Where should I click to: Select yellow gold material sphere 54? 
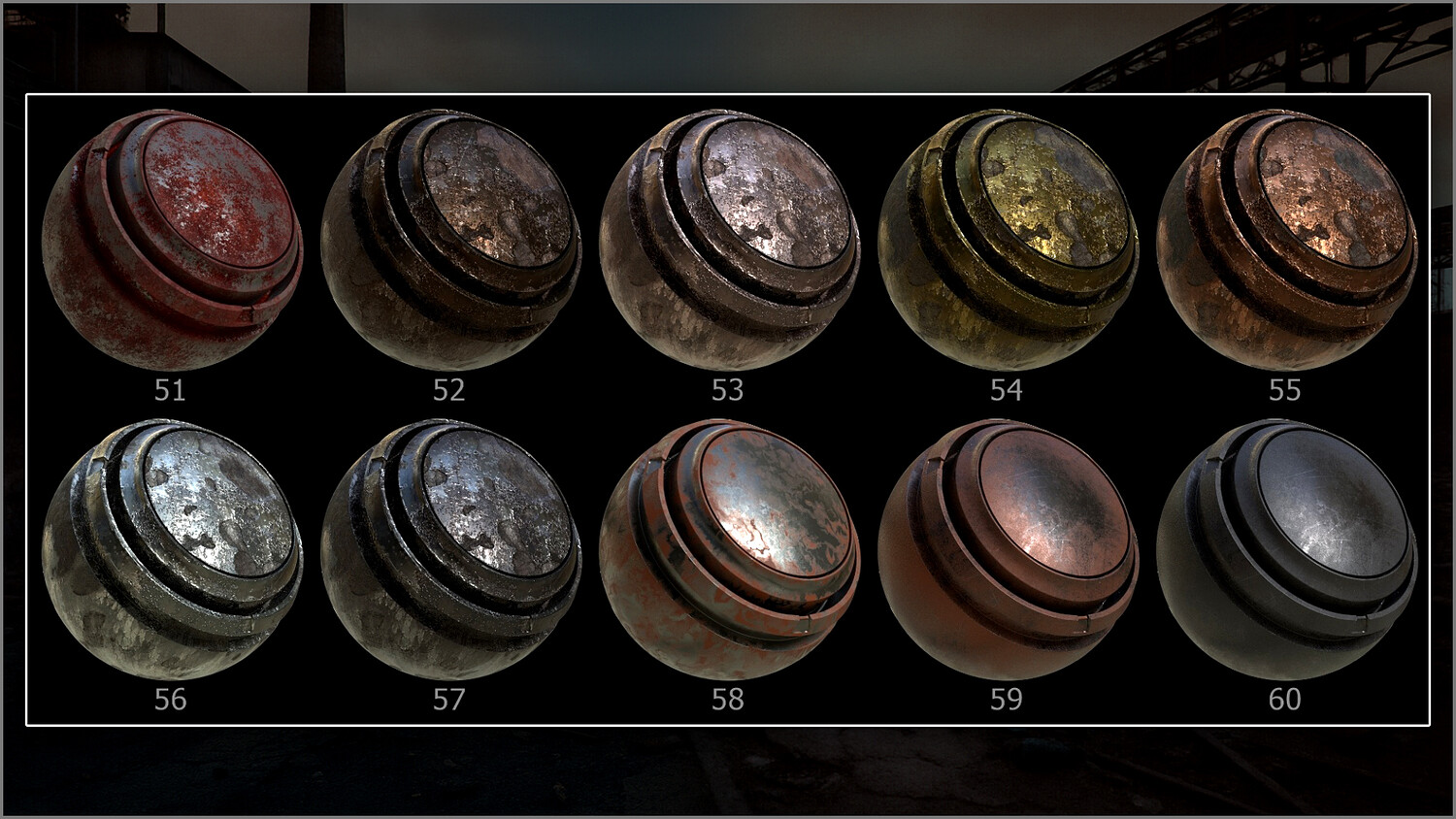coord(1008,239)
